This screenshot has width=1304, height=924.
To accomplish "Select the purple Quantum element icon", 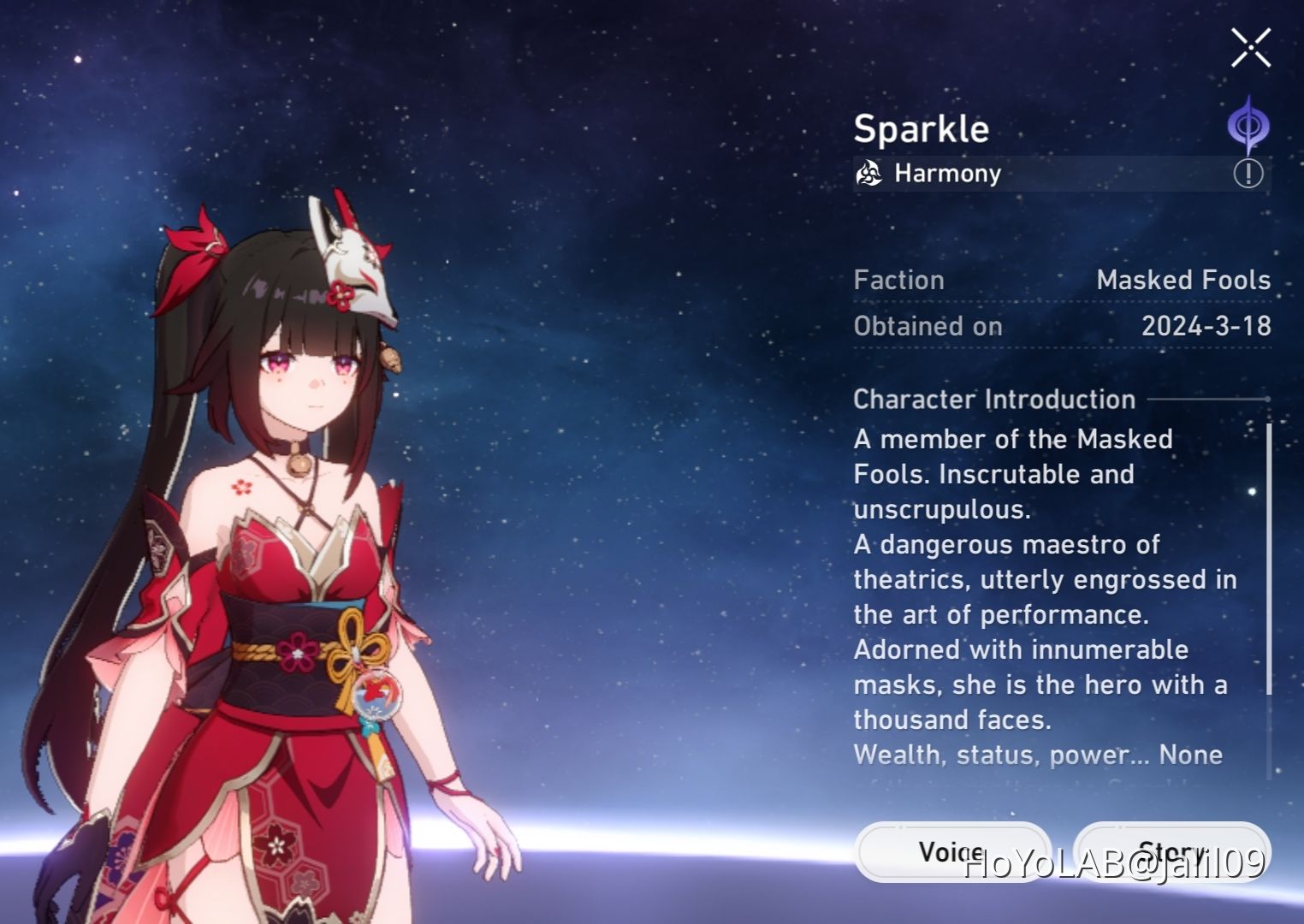I will [x=1248, y=123].
